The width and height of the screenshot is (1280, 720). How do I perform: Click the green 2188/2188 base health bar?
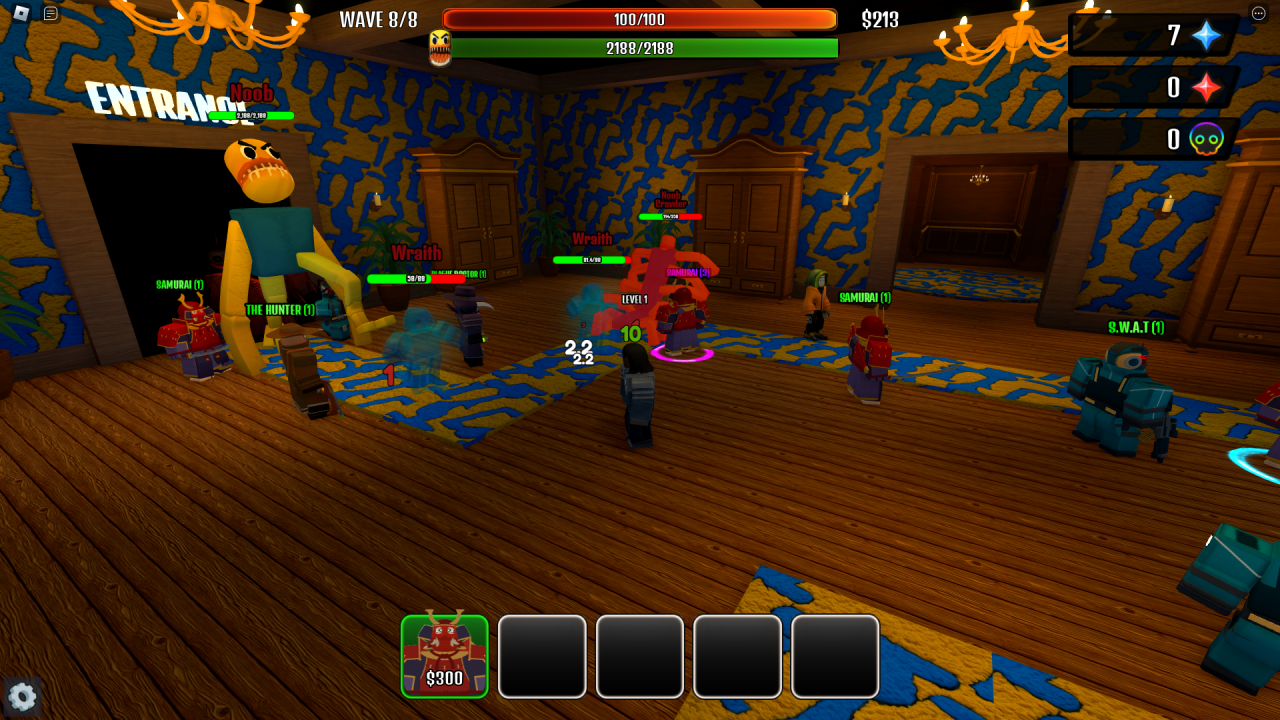point(643,47)
